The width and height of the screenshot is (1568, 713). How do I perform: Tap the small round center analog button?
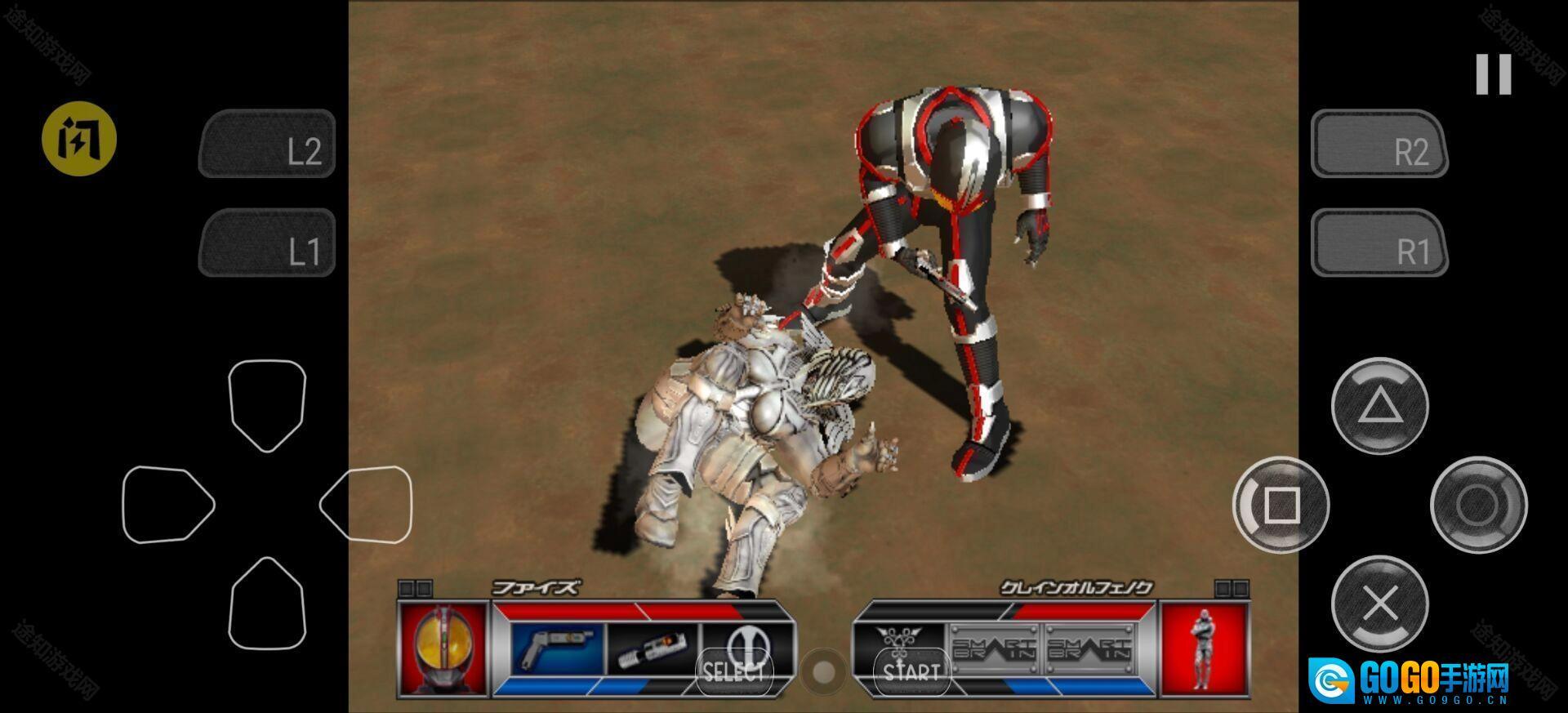(823, 672)
